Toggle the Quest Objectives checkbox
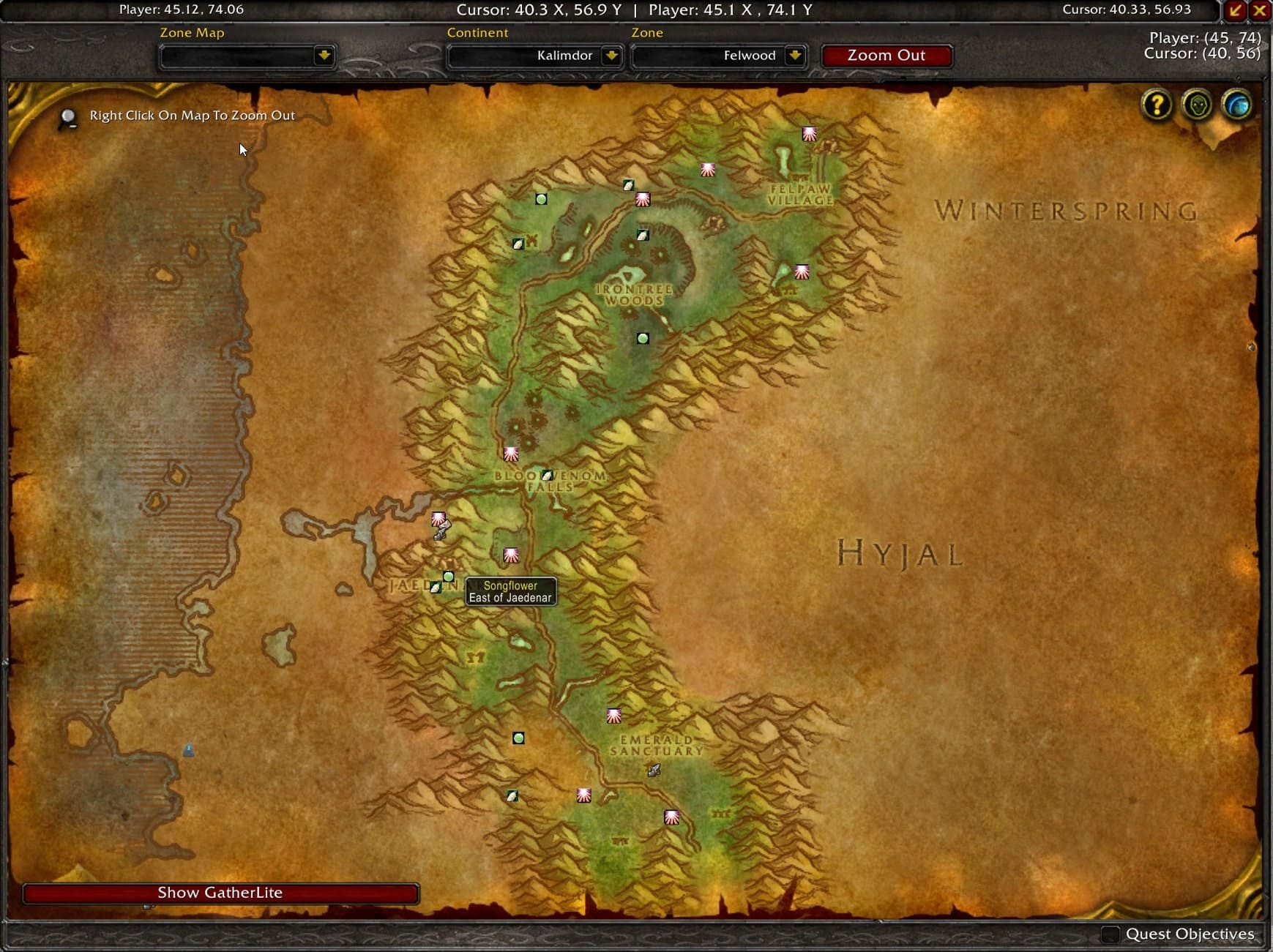This screenshot has height=952, width=1273. coord(1112,934)
